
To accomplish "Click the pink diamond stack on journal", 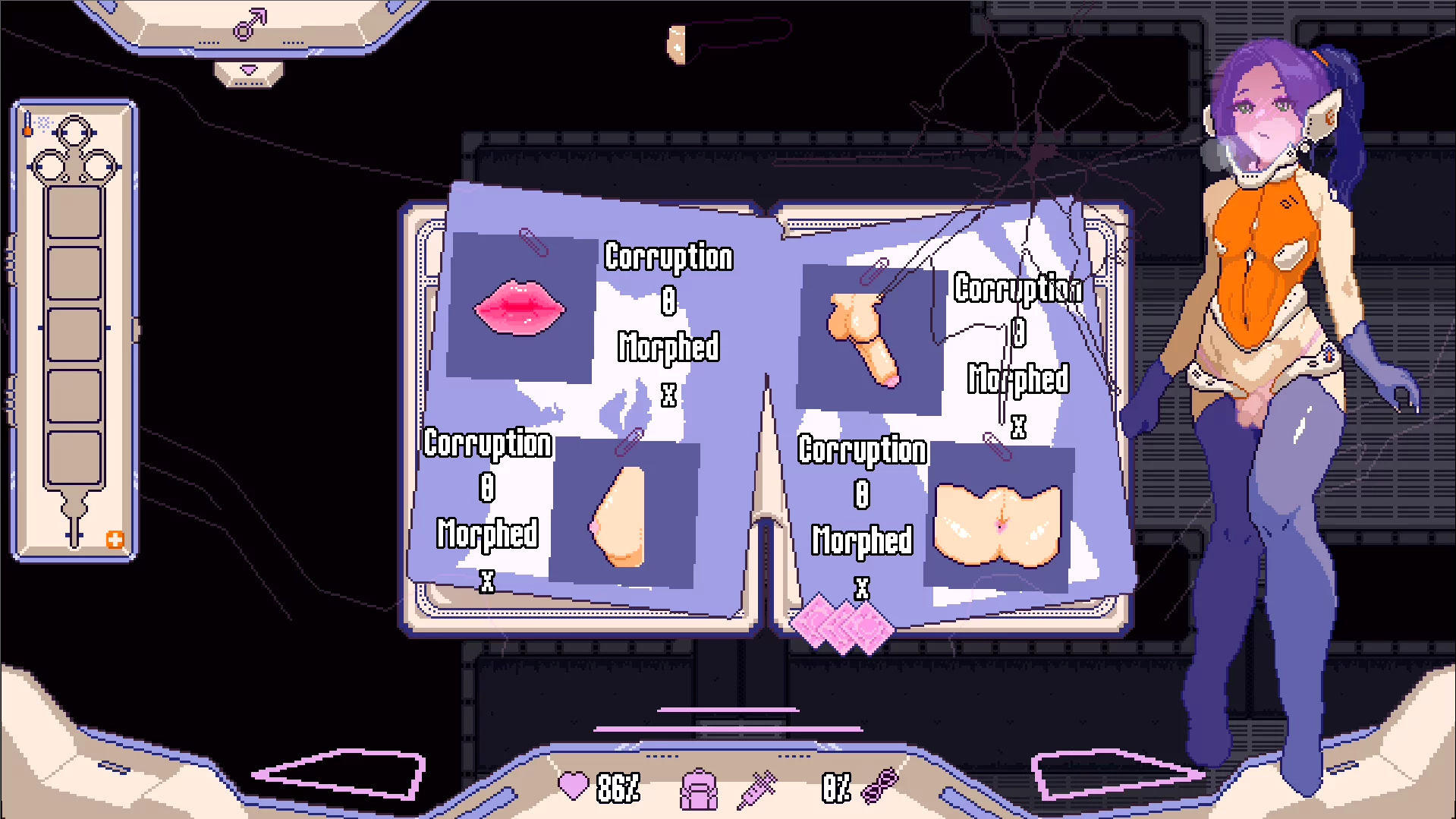I will [841, 624].
